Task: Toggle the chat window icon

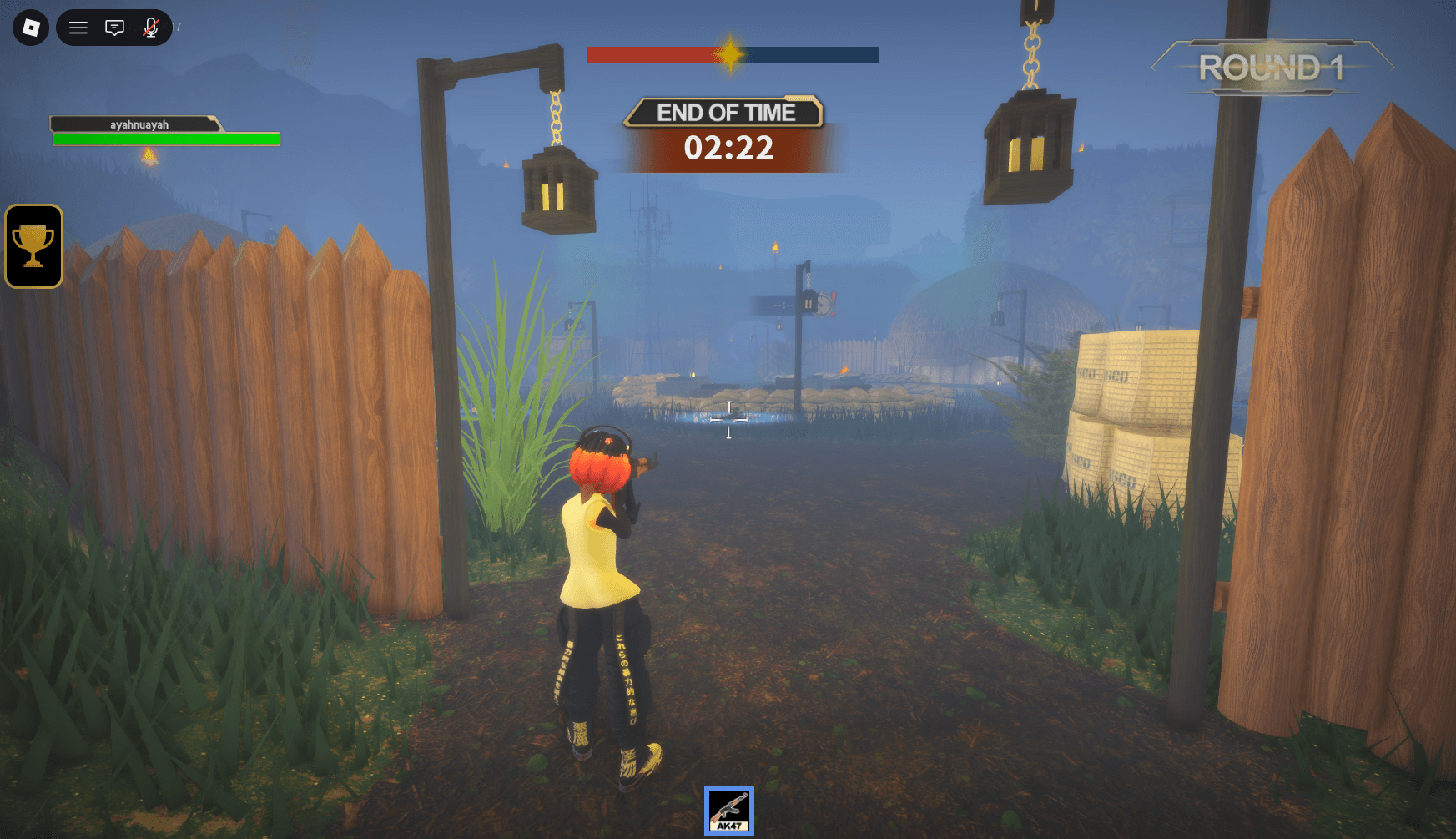Action: click(x=114, y=28)
